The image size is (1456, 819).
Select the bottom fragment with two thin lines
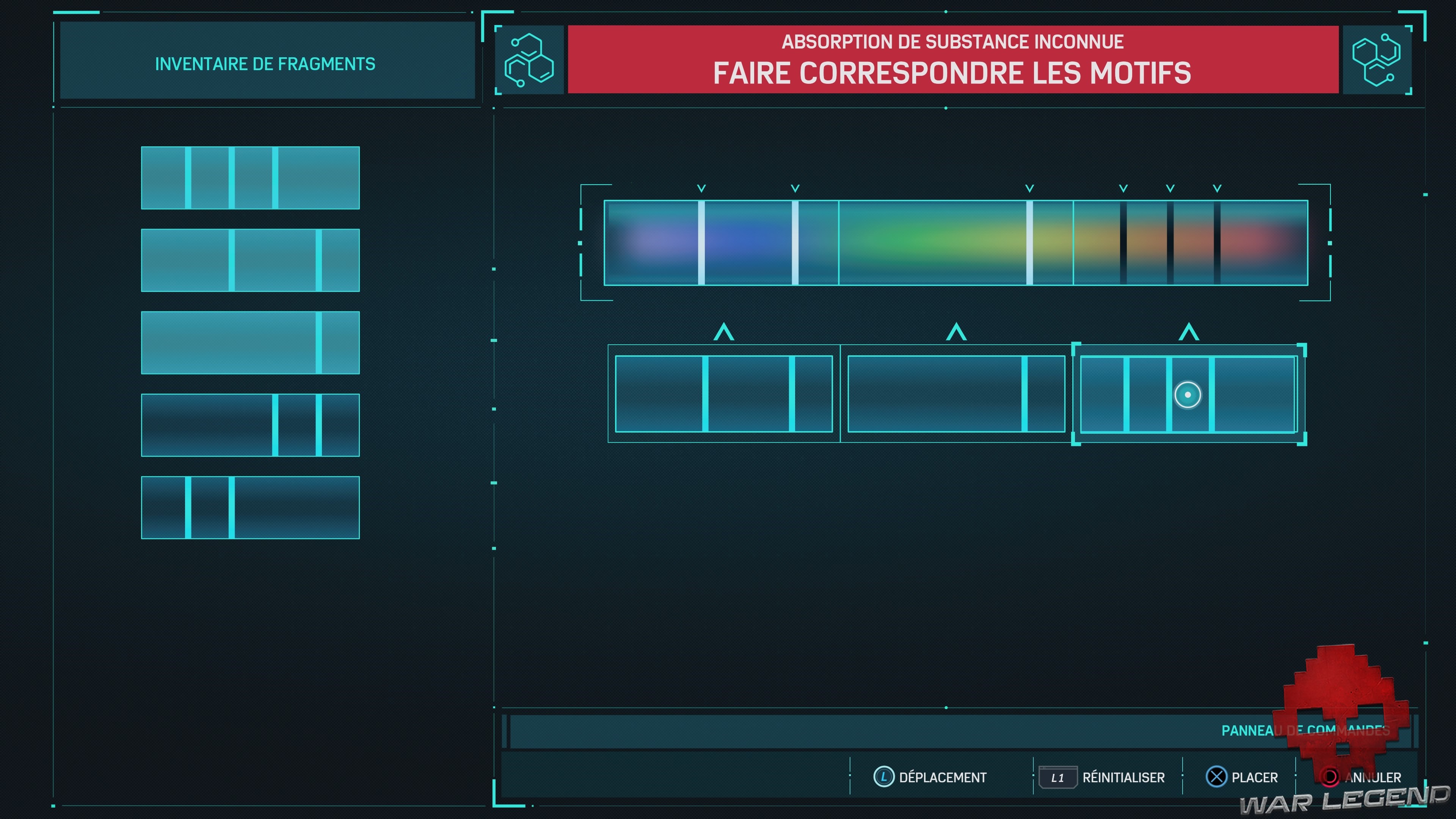coord(250,507)
